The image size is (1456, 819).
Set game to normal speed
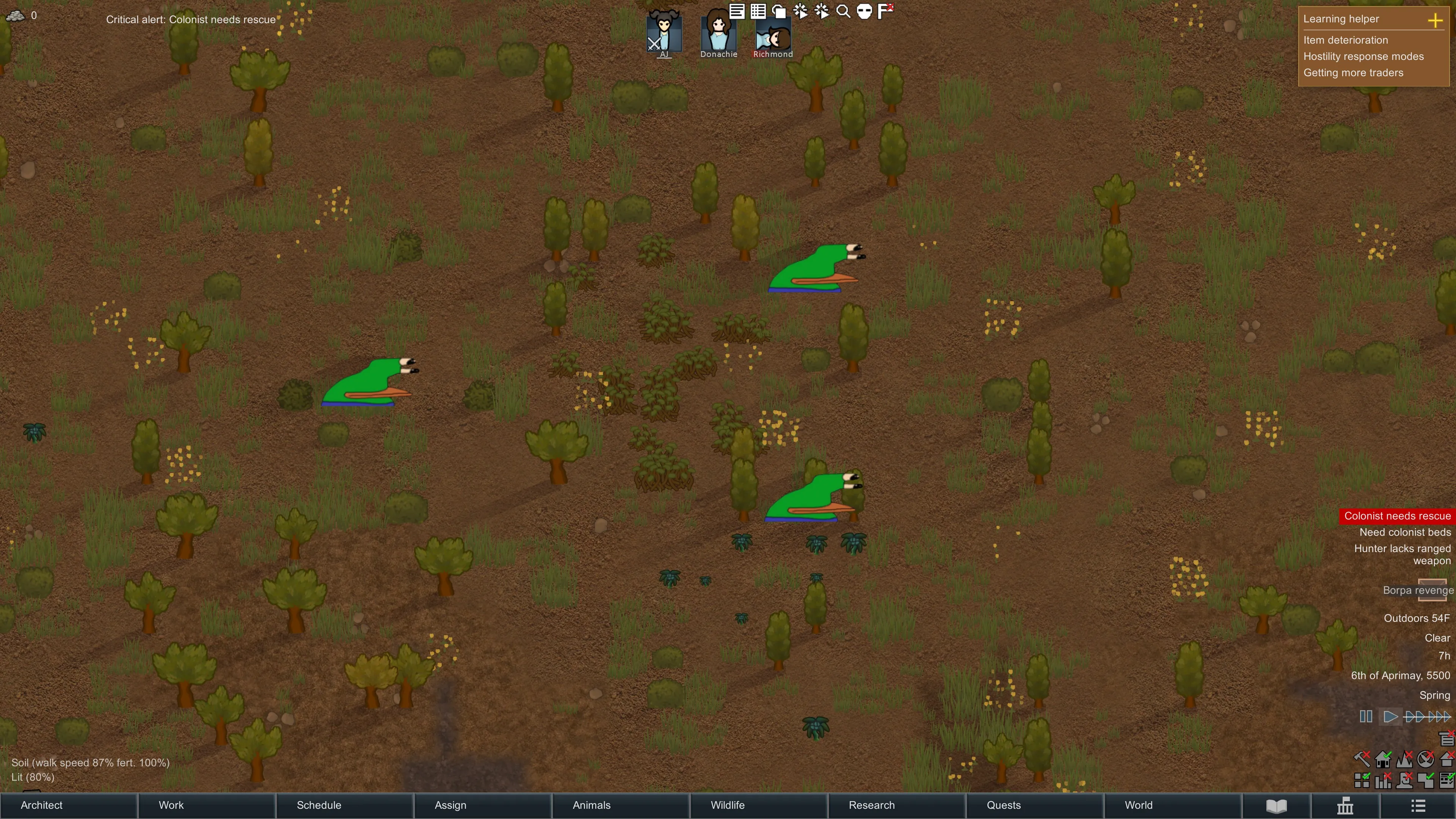point(1390,717)
